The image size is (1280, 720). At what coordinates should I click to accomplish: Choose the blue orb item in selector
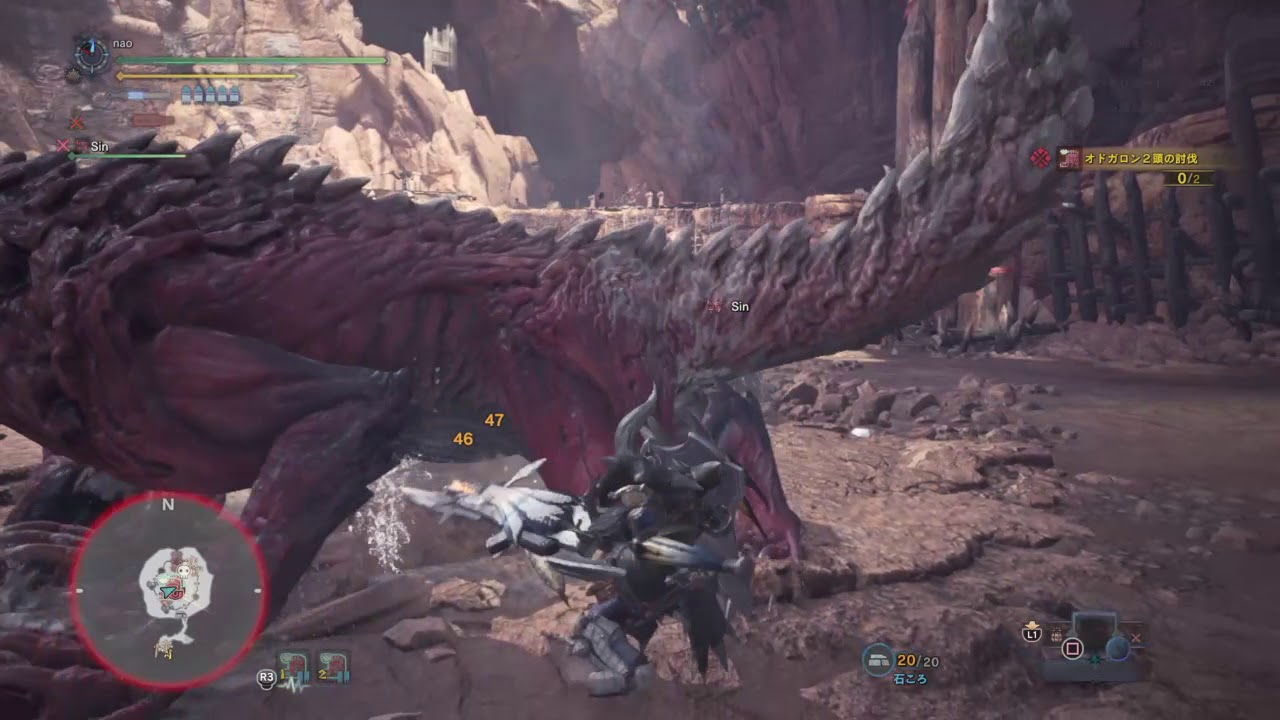(1117, 647)
